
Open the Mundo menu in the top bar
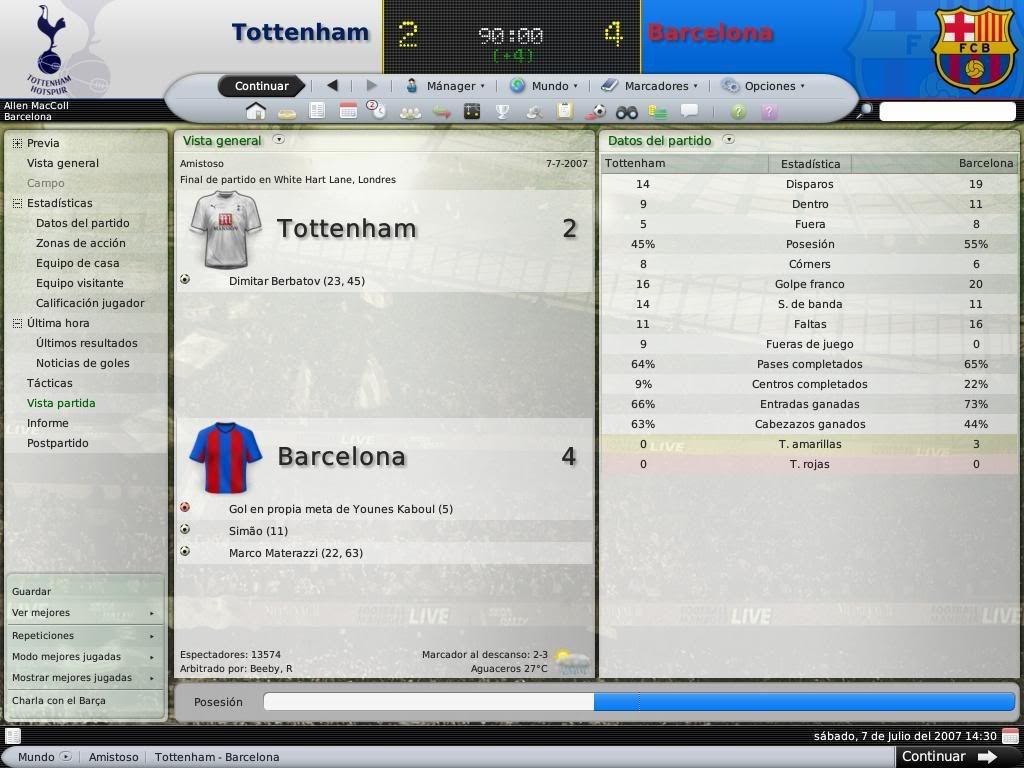tap(544, 86)
